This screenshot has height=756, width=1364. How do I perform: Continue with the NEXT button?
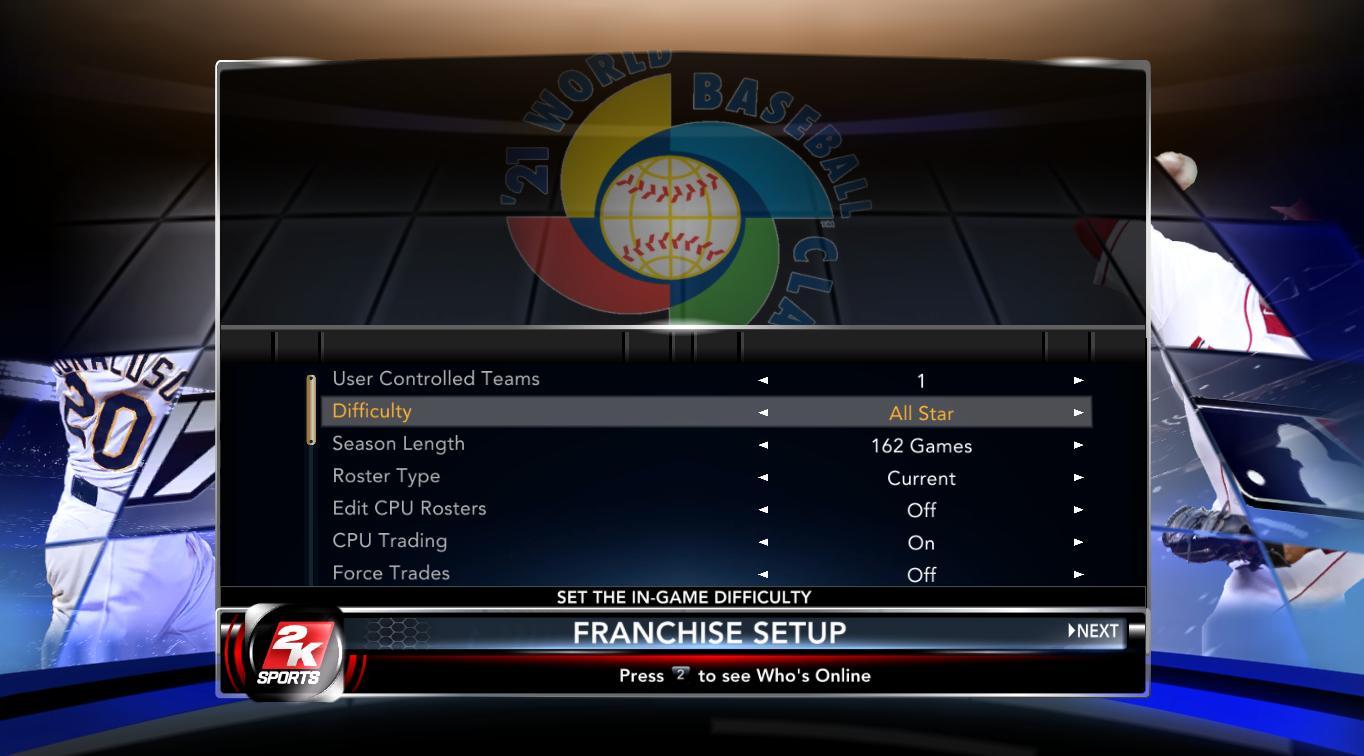1093,631
